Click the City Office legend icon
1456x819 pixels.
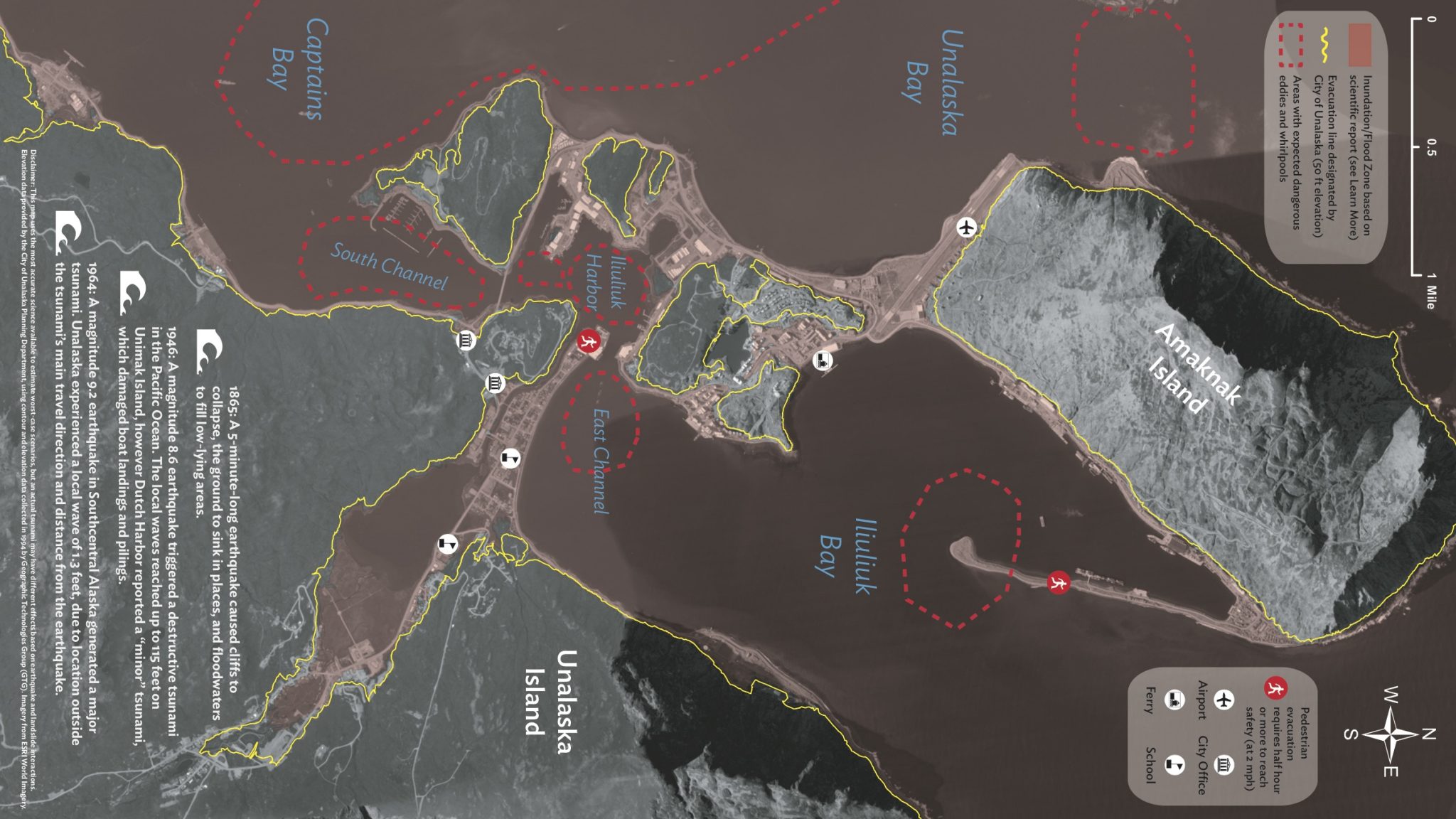1223,765
